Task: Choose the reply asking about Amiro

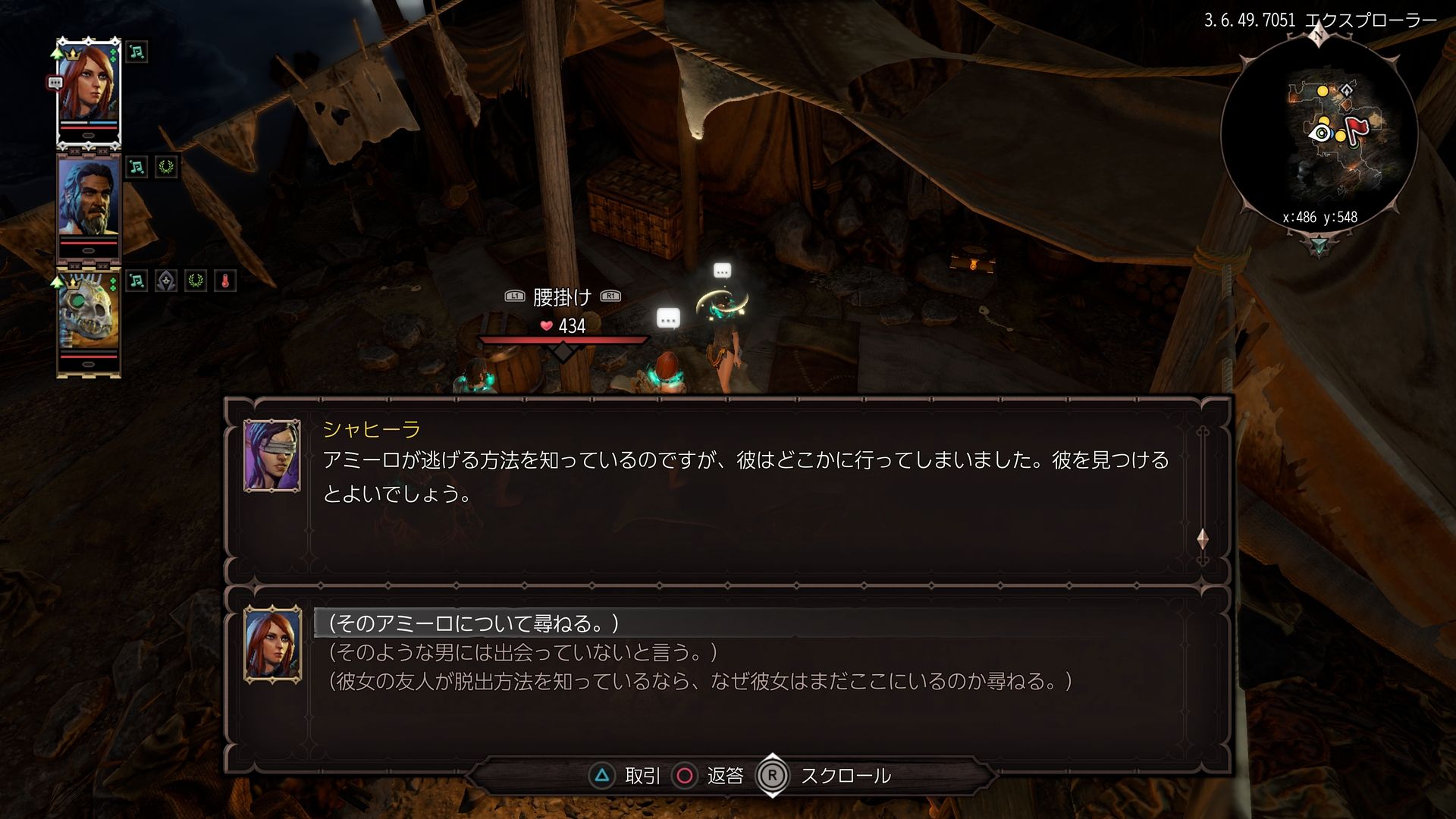Action: coord(475,623)
